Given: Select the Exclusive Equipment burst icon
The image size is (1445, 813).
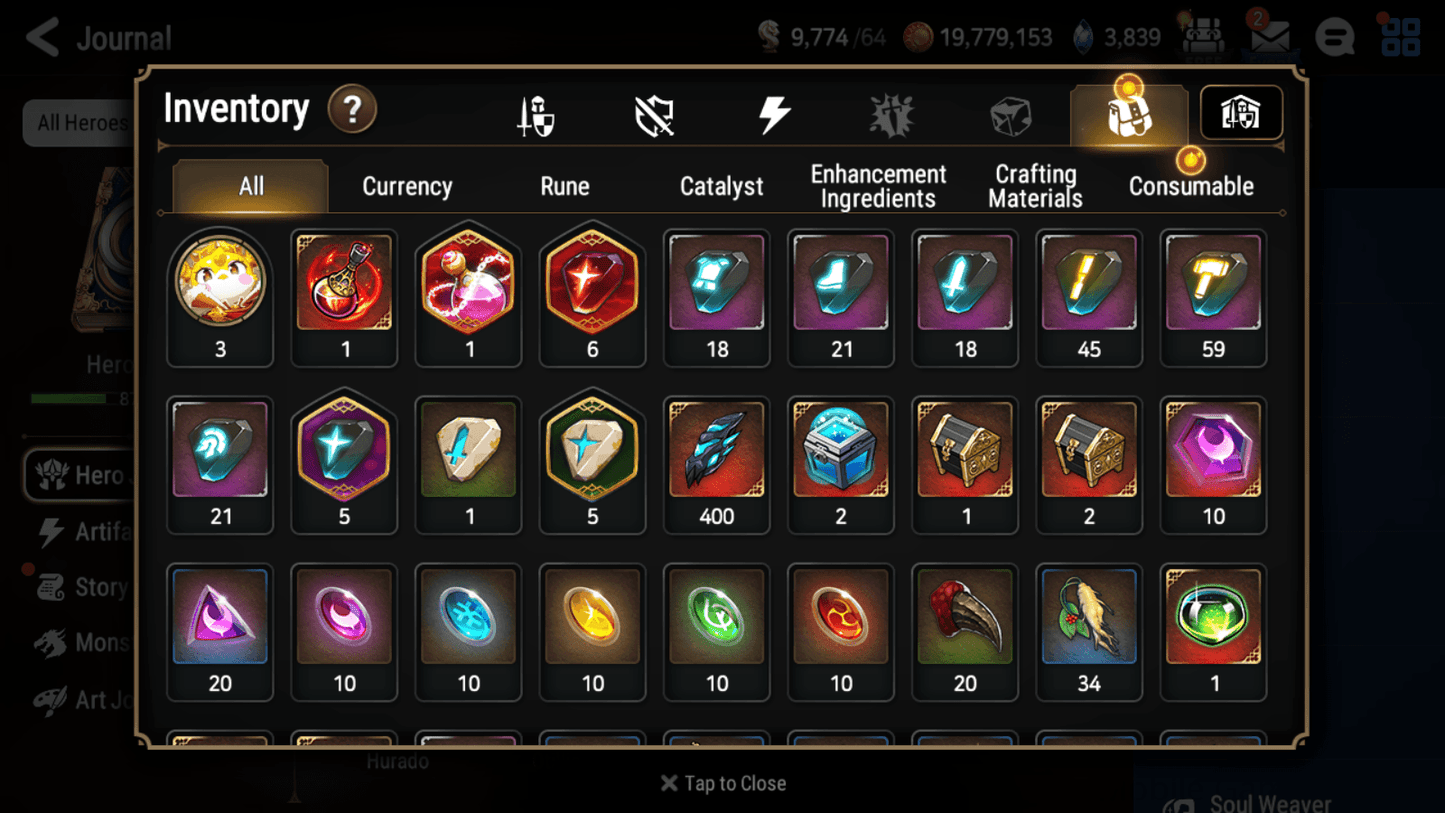Looking at the screenshot, I should (x=891, y=113).
